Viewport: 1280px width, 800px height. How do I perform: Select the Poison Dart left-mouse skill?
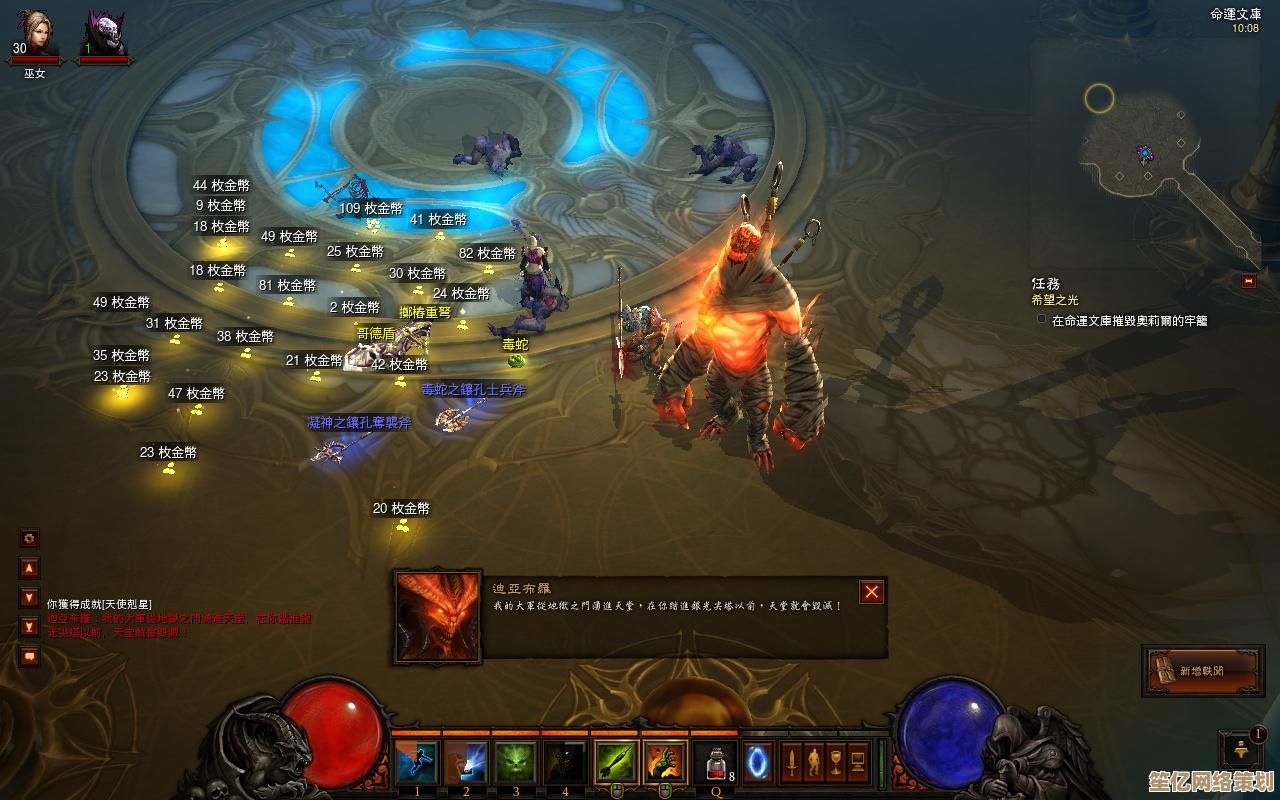[x=616, y=763]
